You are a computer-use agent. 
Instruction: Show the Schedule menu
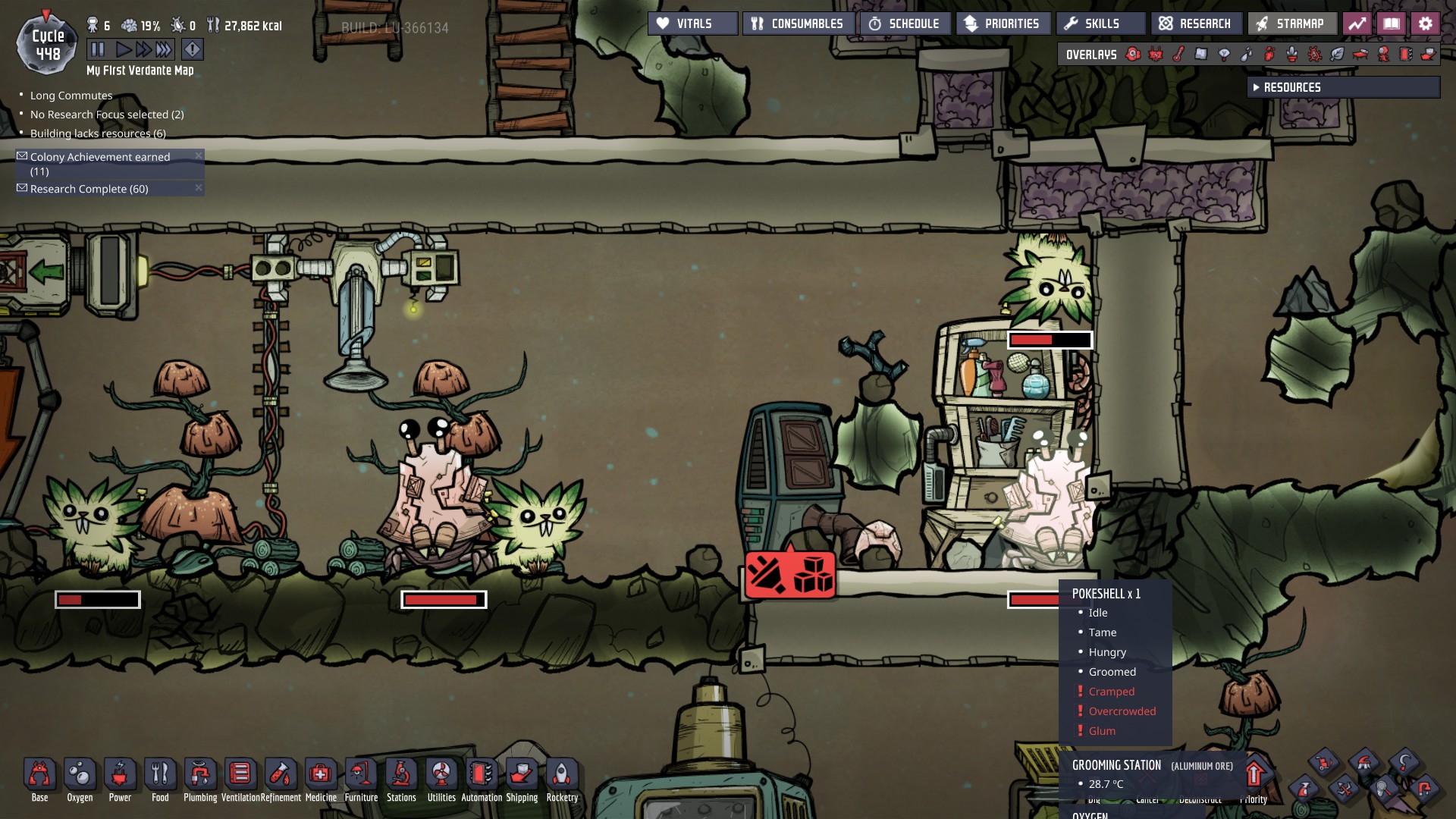tap(905, 24)
